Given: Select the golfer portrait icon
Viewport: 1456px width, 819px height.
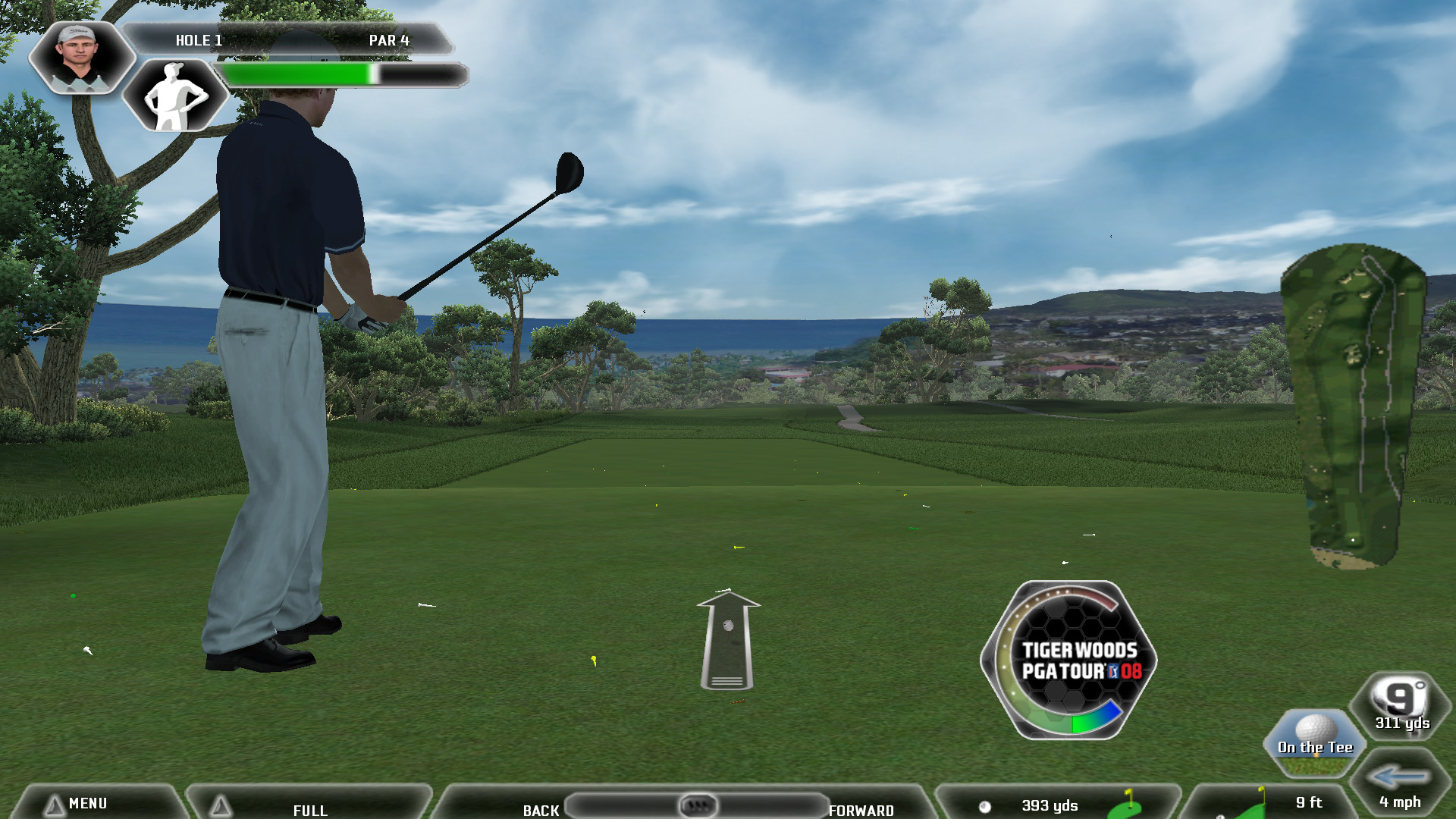Looking at the screenshot, I should [x=80, y=57].
